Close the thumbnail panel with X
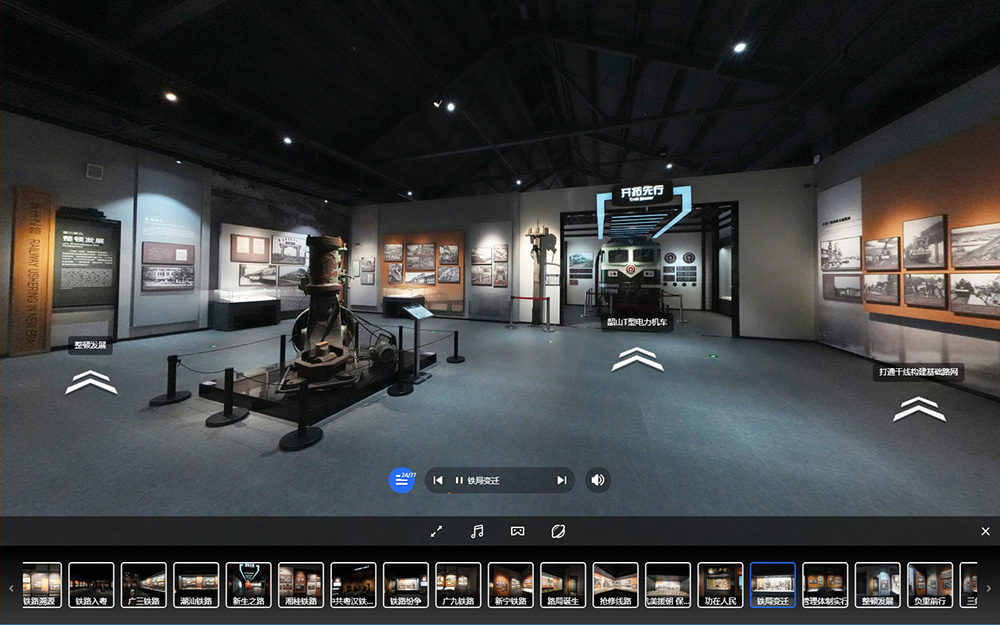The width and height of the screenshot is (1000, 625). click(x=985, y=531)
